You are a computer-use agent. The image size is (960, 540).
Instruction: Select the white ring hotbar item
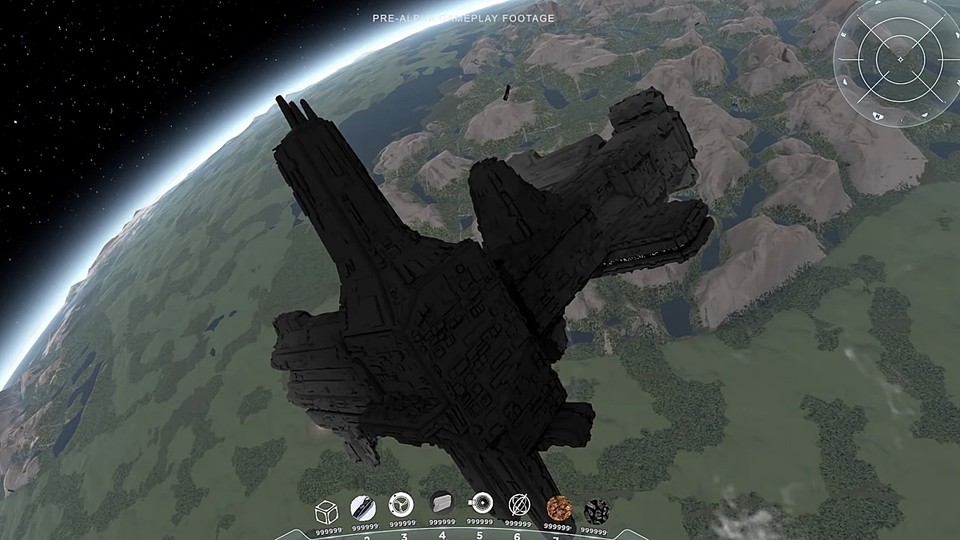pyautogui.click(x=481, y=502)
